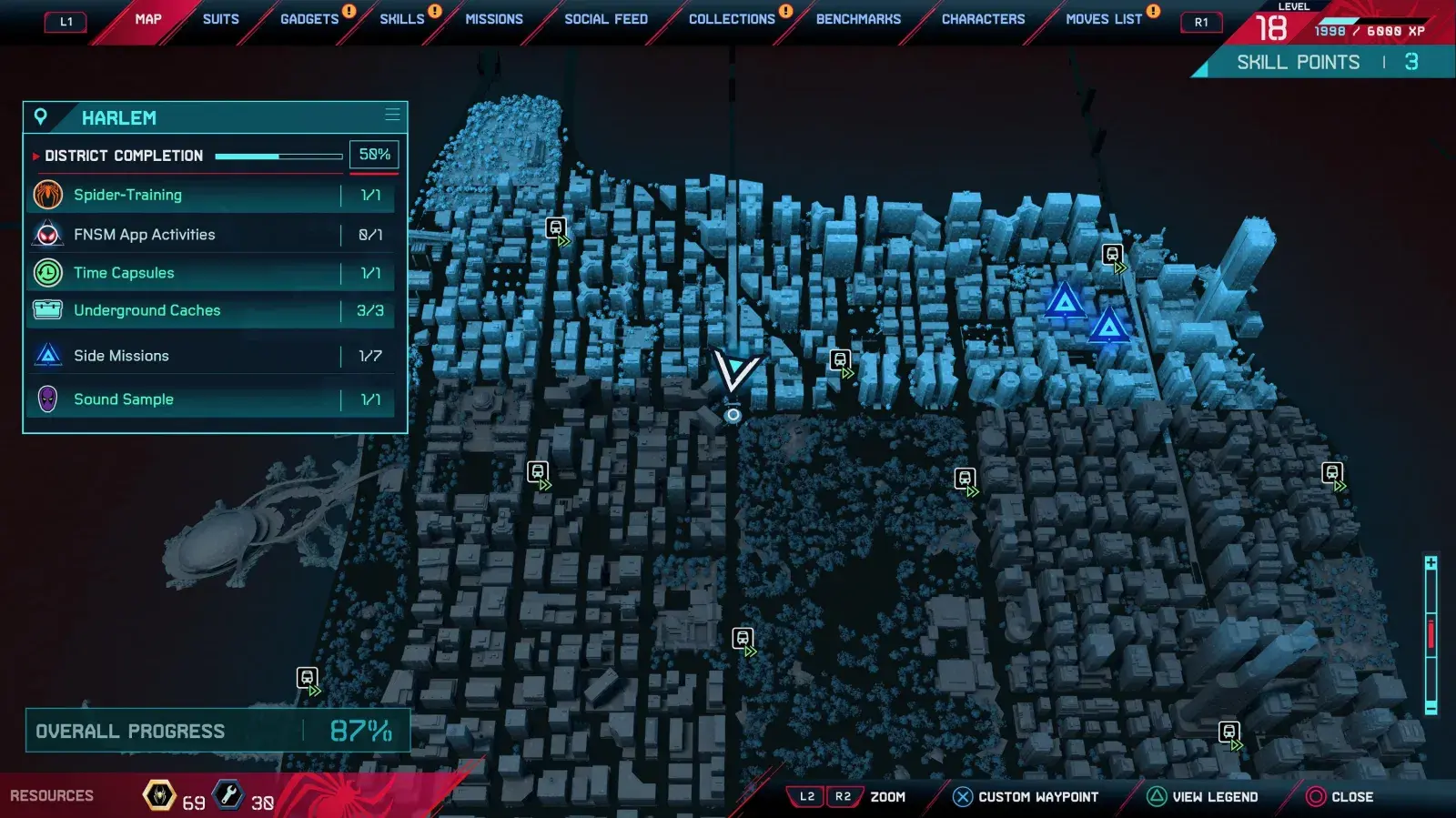
Task: Open the Gadgets tab
Action: pyautogui.click(x=309, y=19)
